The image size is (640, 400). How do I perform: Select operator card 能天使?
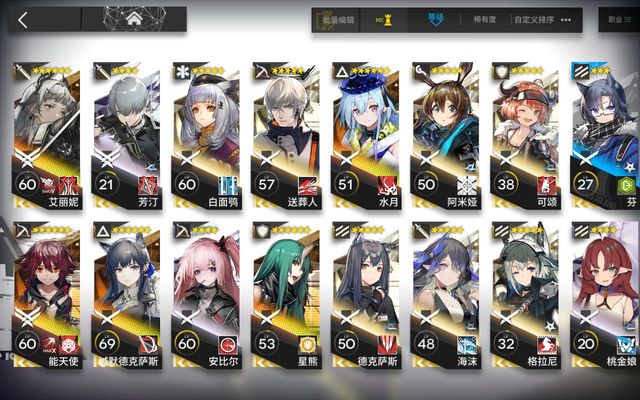44,300
